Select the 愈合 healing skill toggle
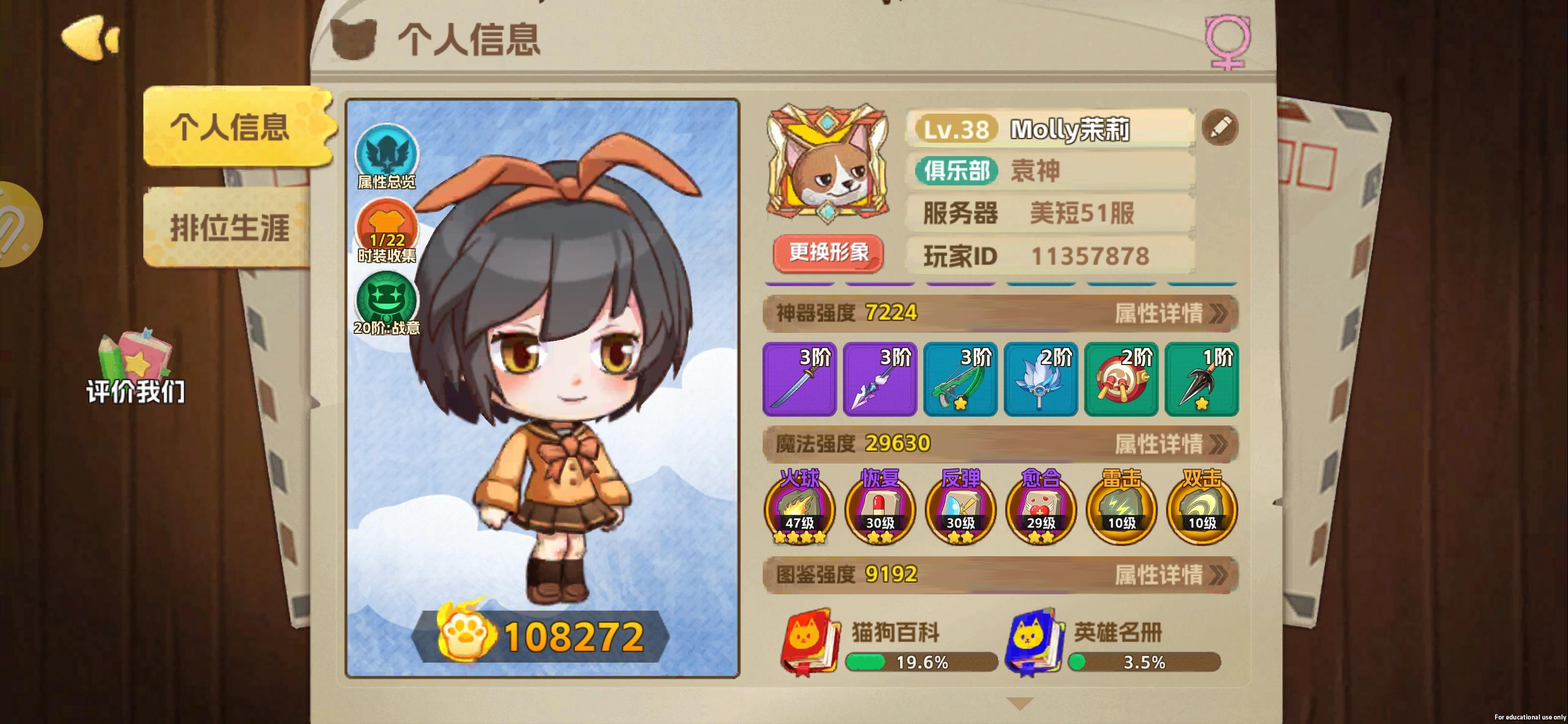This screenshot has height=724, width=1568. (1040, 511)
